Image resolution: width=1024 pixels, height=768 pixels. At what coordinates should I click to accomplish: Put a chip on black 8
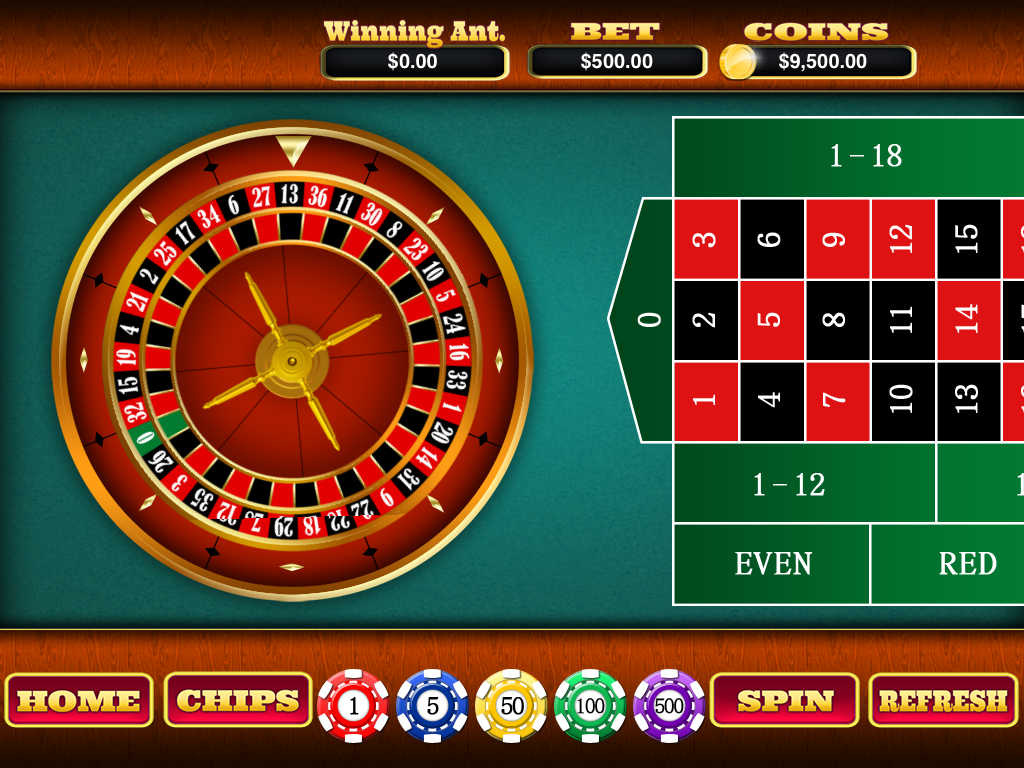click(x=838, y=320)
